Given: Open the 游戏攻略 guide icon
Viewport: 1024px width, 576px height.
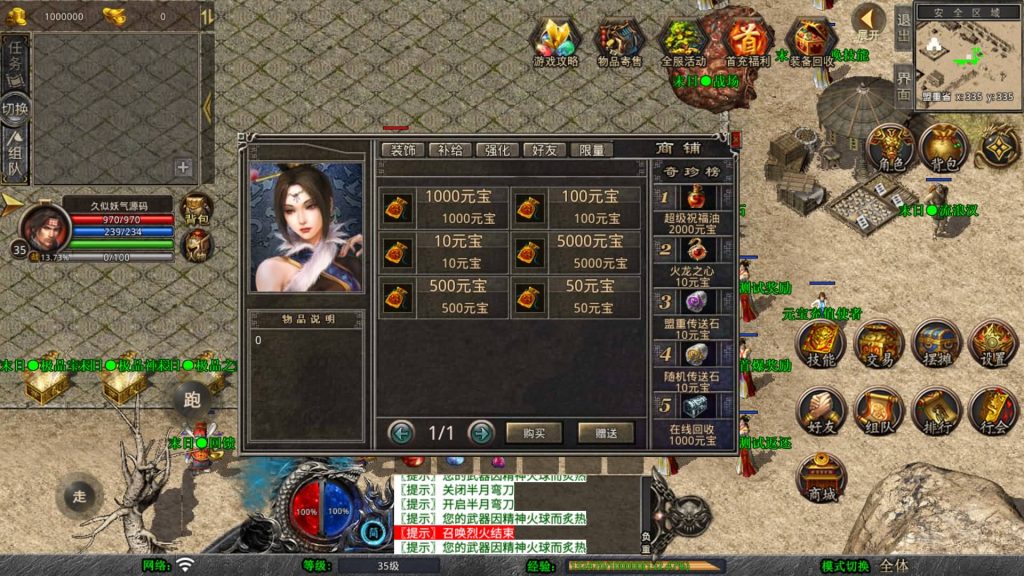Looking at the screenshot, I should tap(555, 43).
